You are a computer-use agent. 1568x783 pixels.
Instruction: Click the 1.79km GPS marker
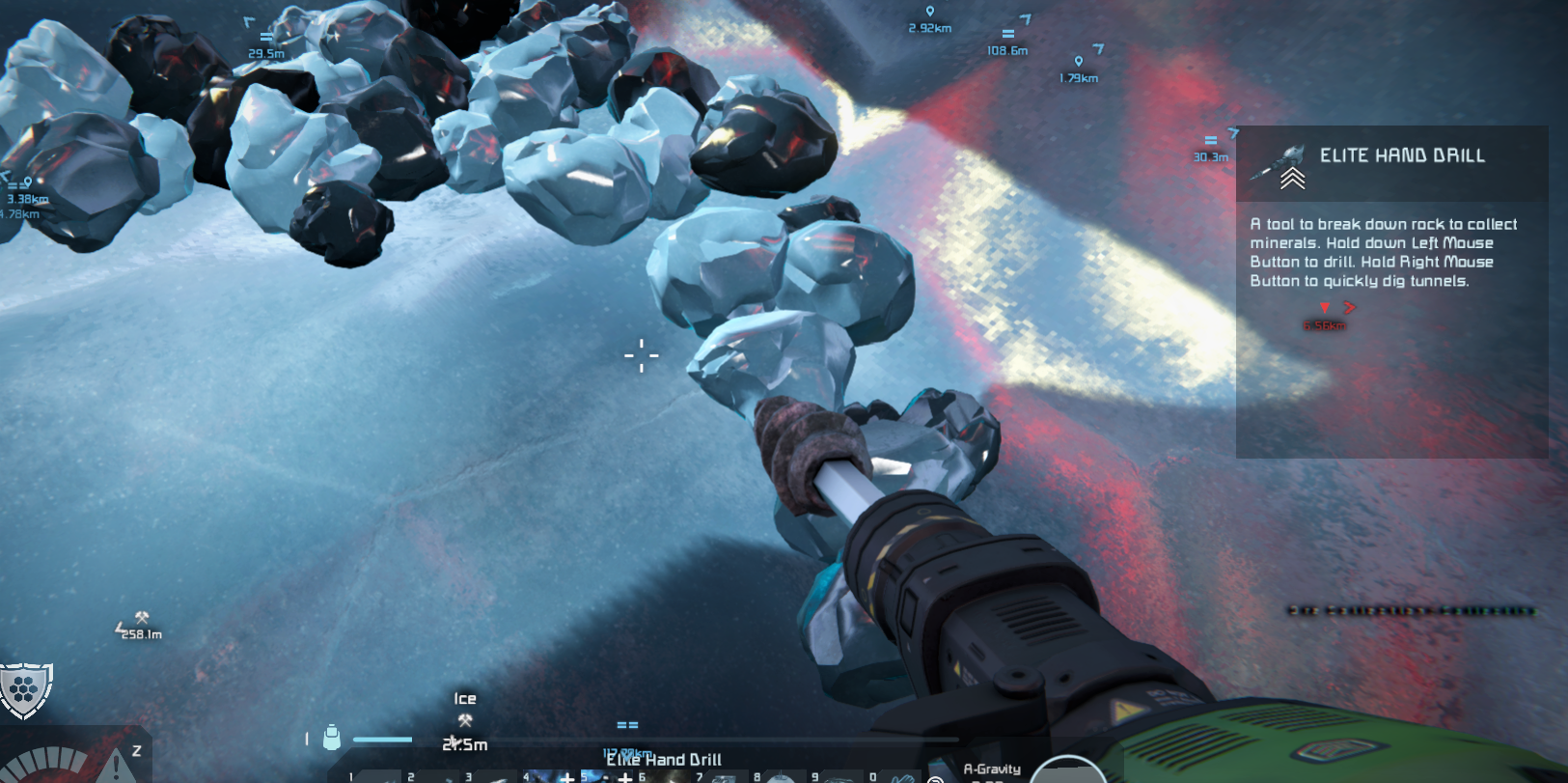pyautogui.click(x=1079, y=62)
